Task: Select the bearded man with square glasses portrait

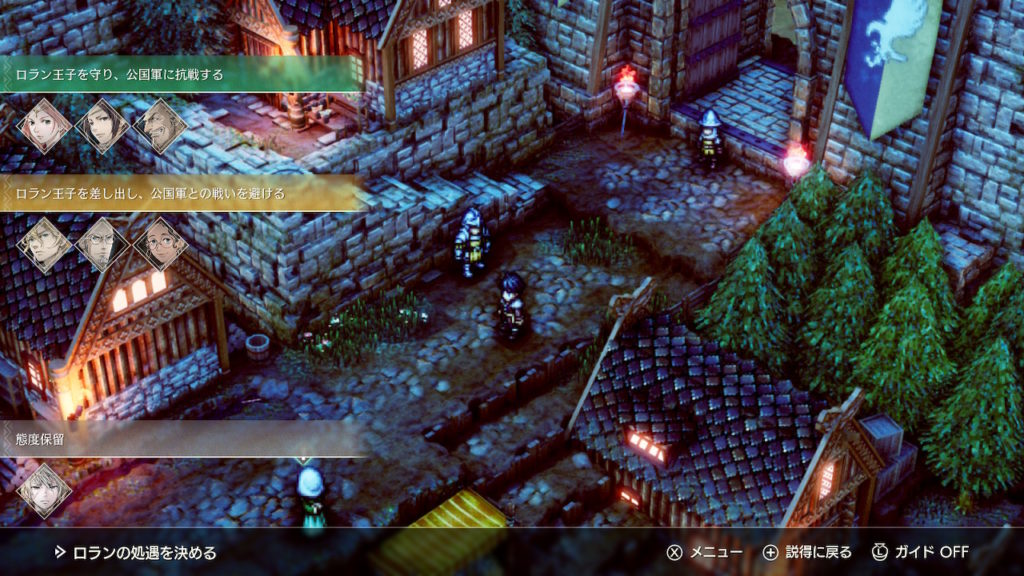Action: pyautogui.click(x=103, y=245)
